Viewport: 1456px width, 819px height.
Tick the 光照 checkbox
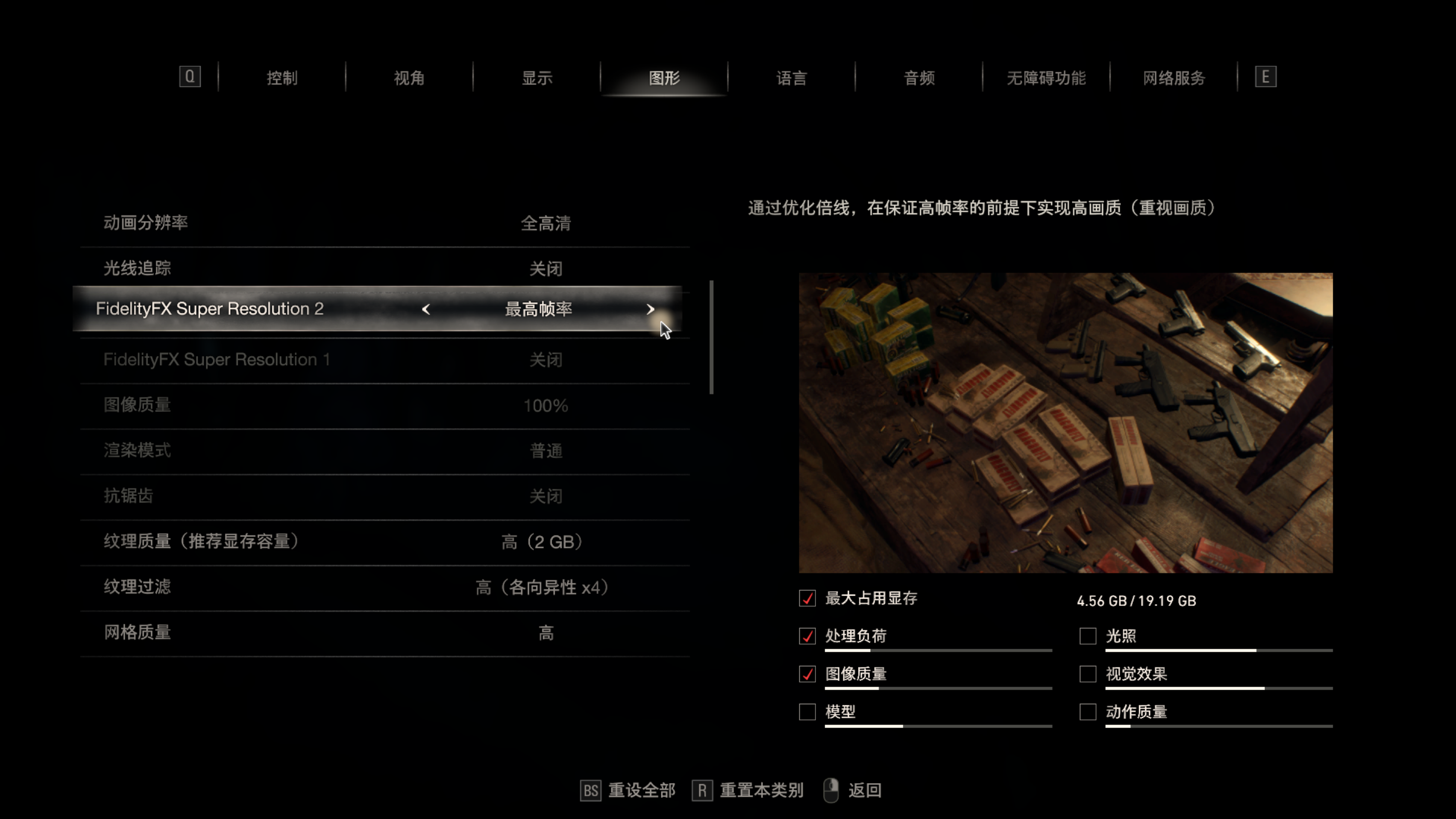[1087, 636]
